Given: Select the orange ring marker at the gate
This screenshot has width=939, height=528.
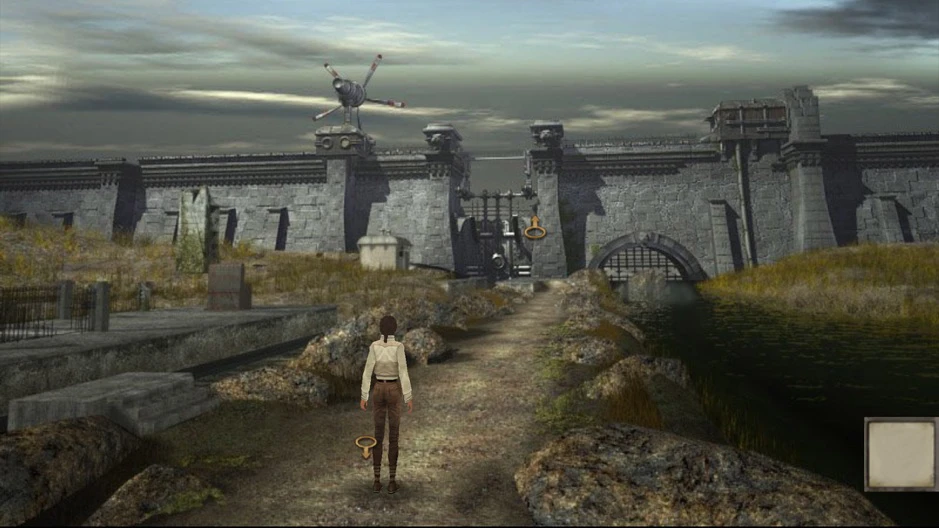Looking at the screenshot, I should point(535,232).
